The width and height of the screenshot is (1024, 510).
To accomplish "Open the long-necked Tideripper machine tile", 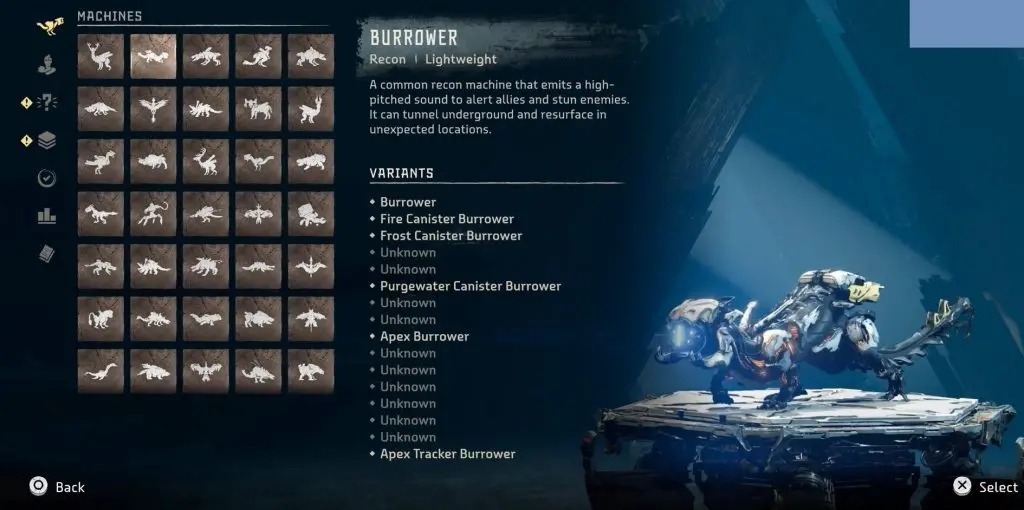I will coord(101,370).
